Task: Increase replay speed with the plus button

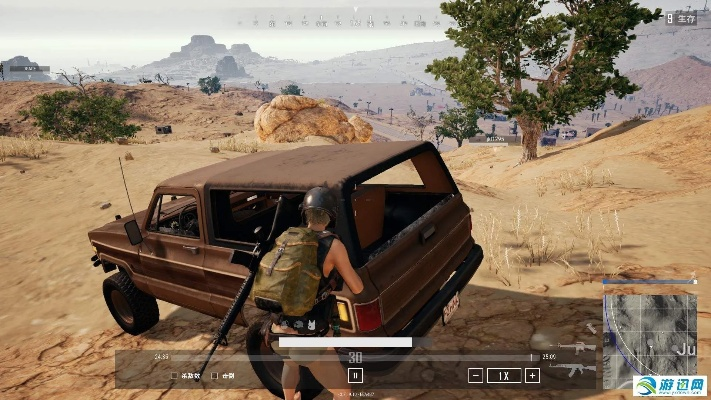Action: tap(532, 376)
